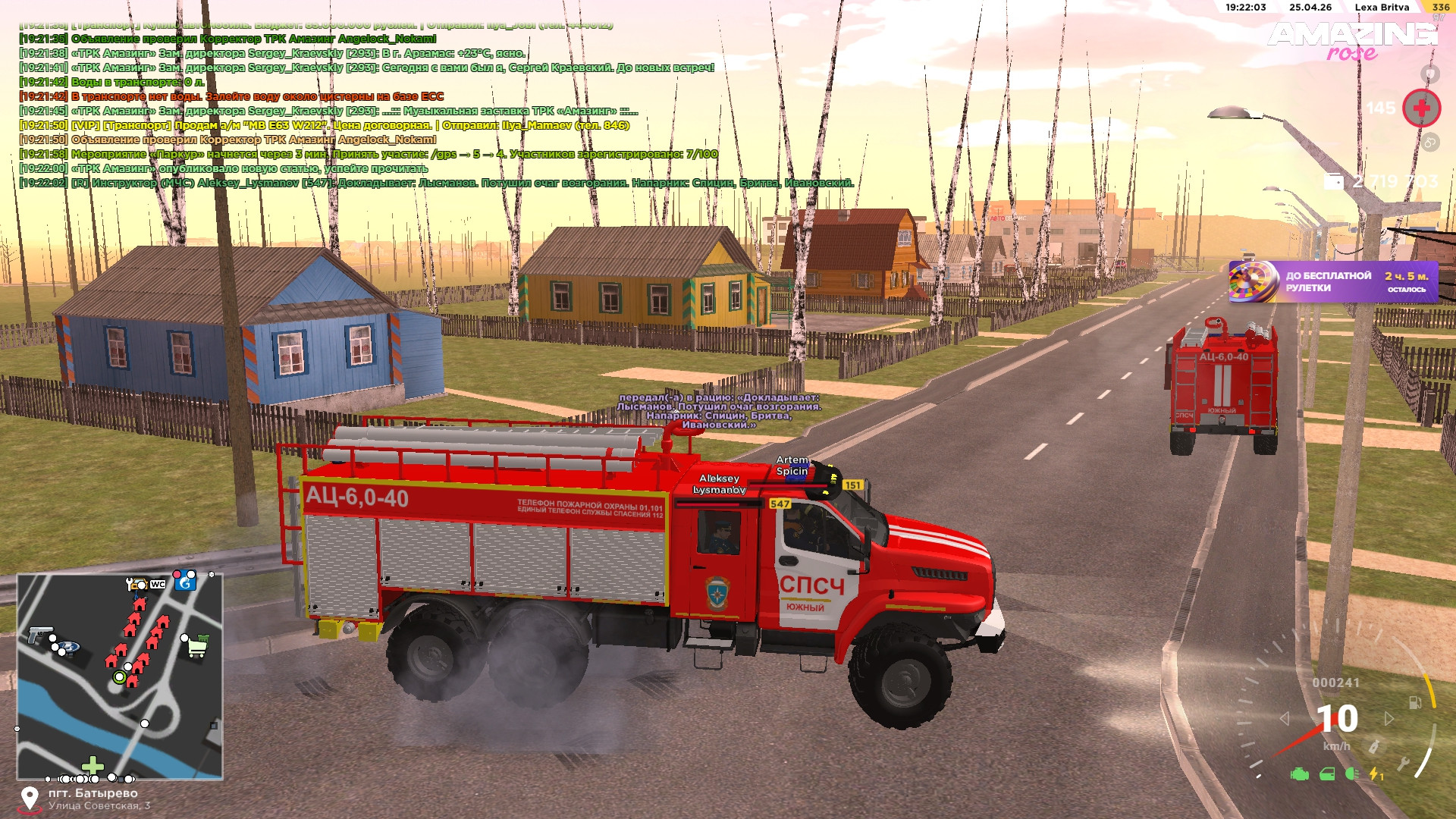
Task: Toggle the green door lock indicator
Action: point(1327,774)
